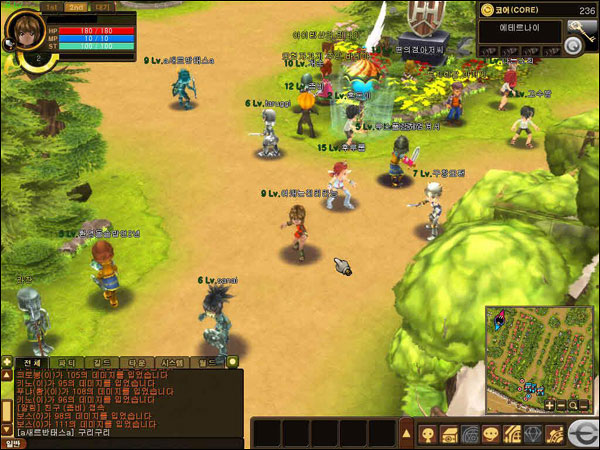The image size is (600, 450).
Task: Zoom in the minimap with the plus button
Action: pyautogui.click(x=549, y=405)
